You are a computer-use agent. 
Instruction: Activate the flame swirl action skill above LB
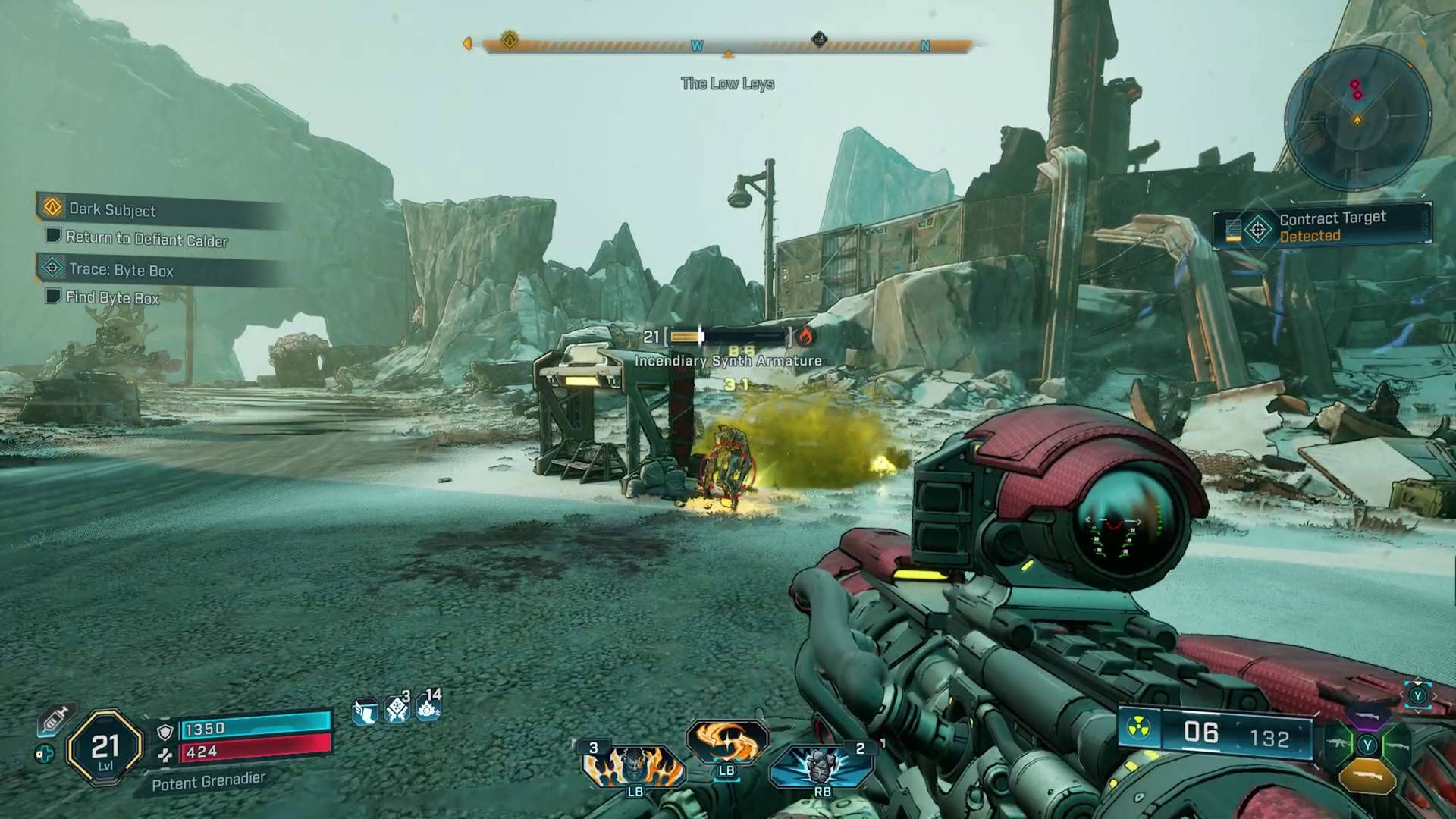click(724, 742)
